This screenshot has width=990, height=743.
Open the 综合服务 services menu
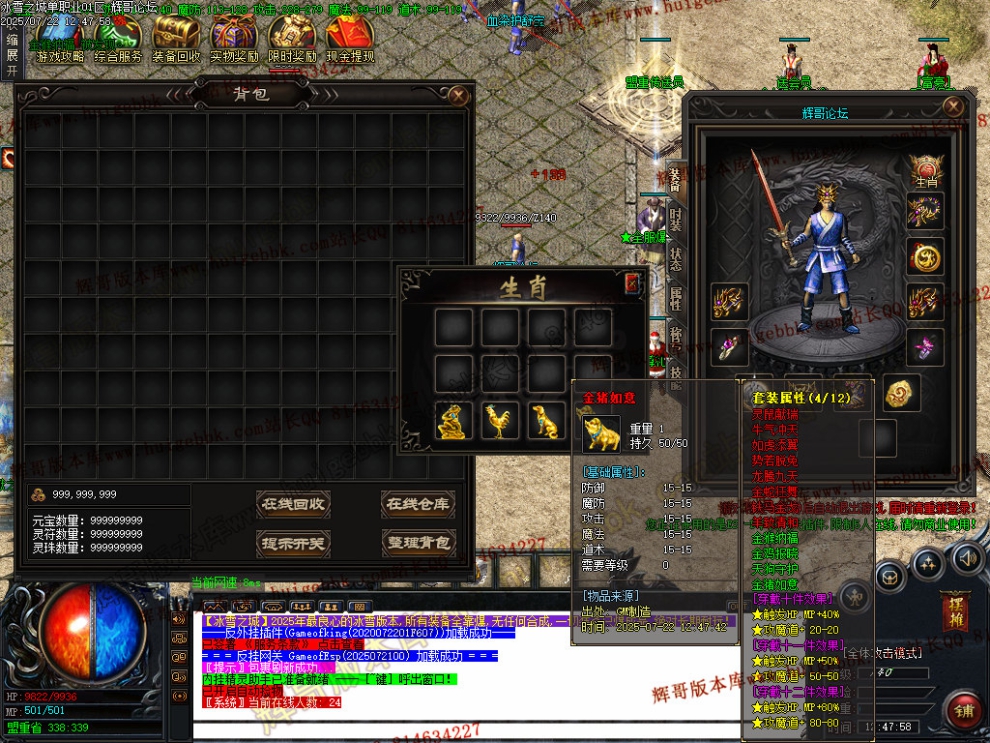click(118, 42)
